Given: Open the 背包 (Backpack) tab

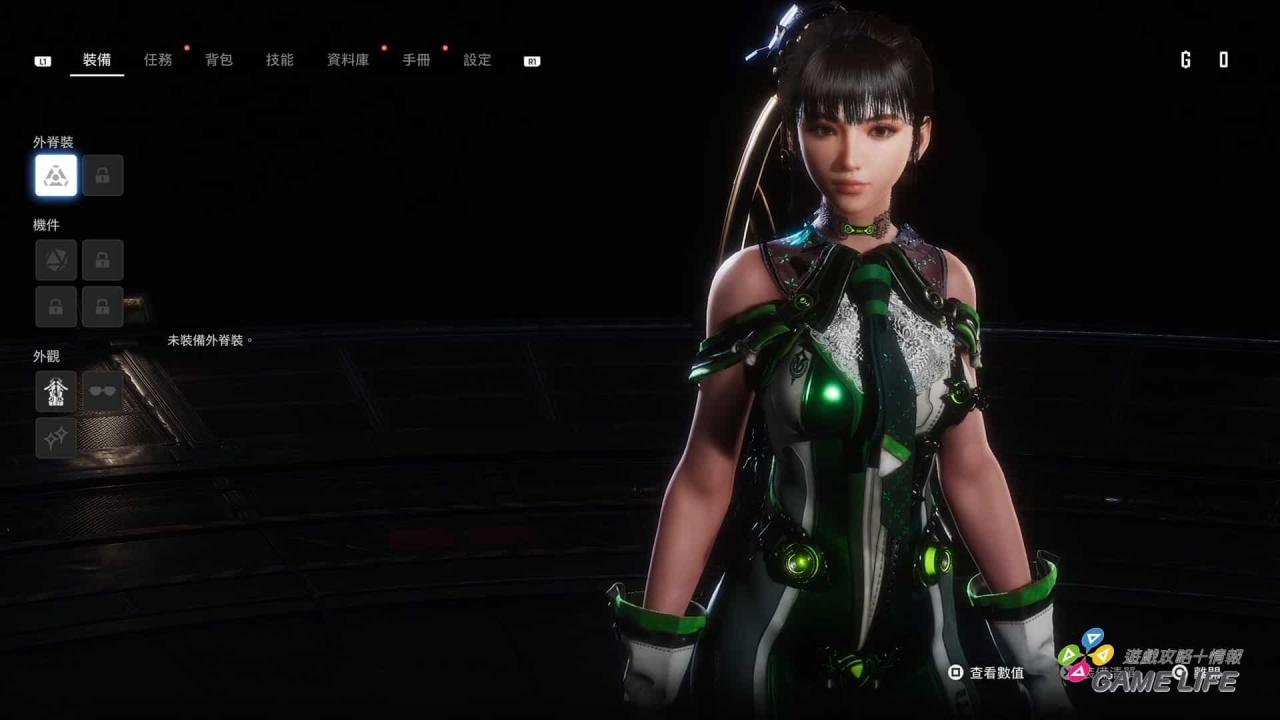Looking at the screenshot, I should 219,60.
